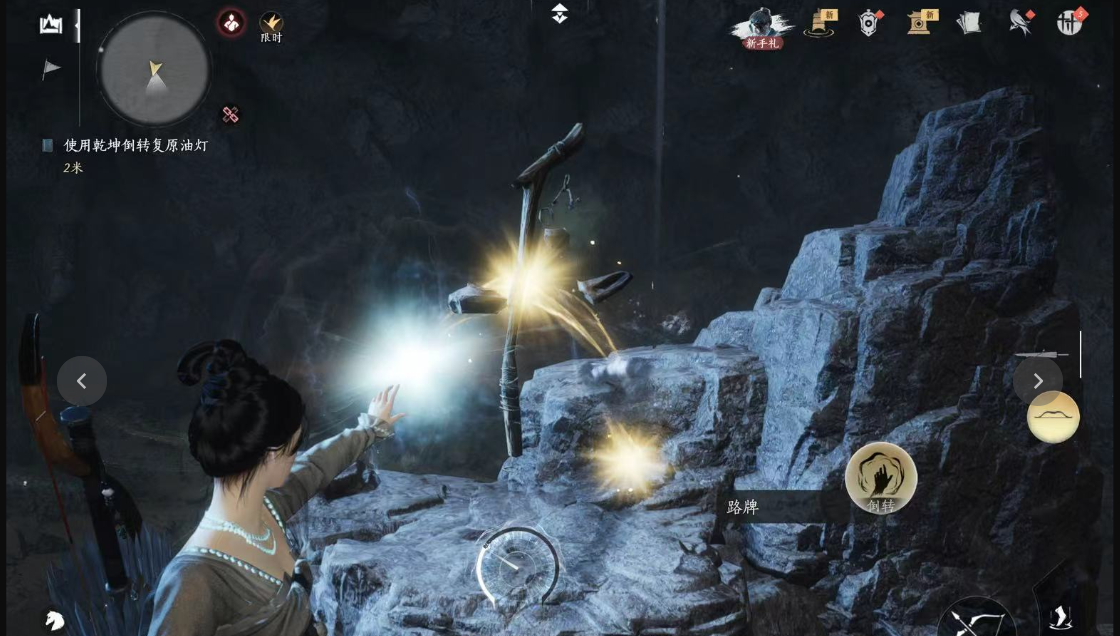Click the right arrow button
The height and width of the screenshot is (636, 1120).
[x=1038, y=381]
